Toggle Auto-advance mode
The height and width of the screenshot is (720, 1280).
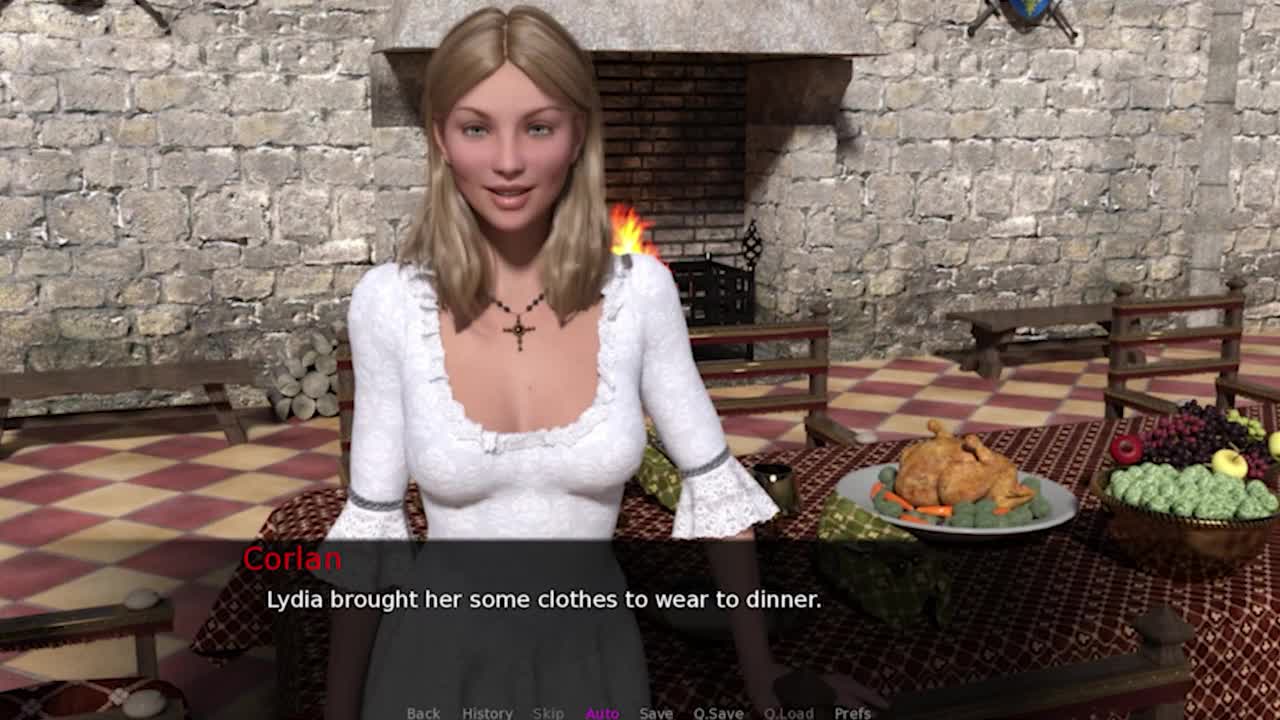pyautogui.click(x=602, y=712)
